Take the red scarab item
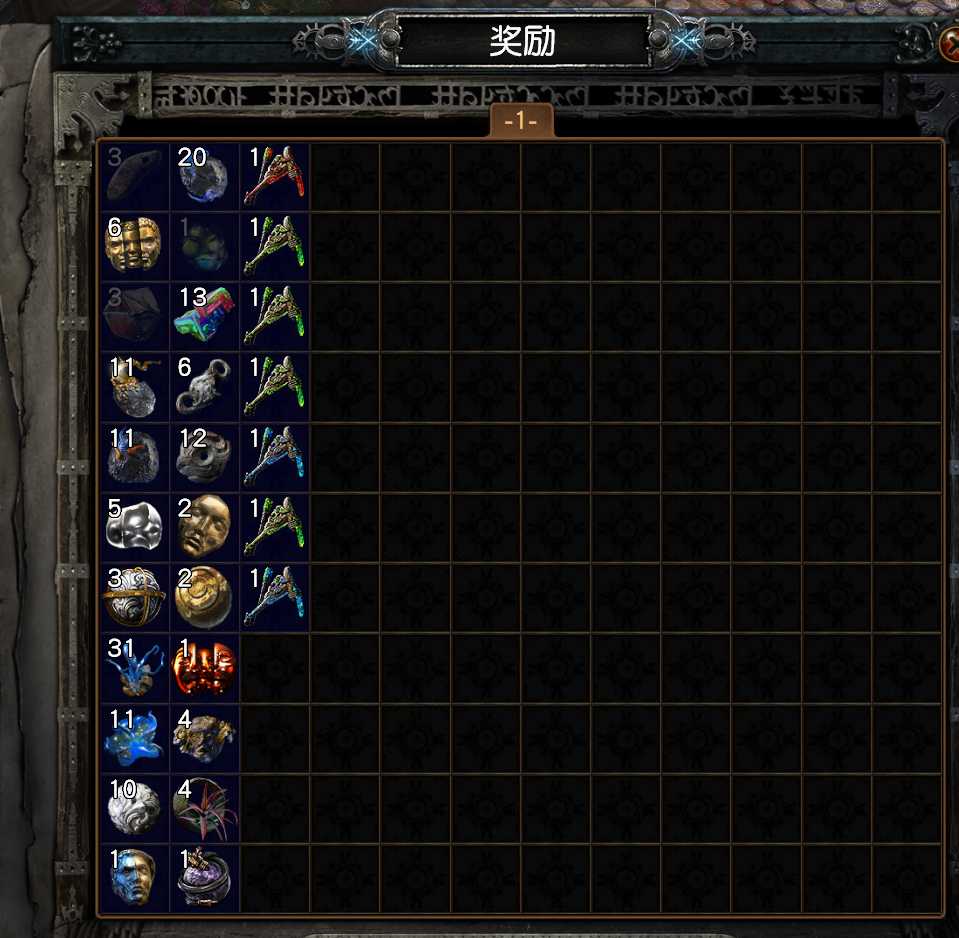 (275, 177)
